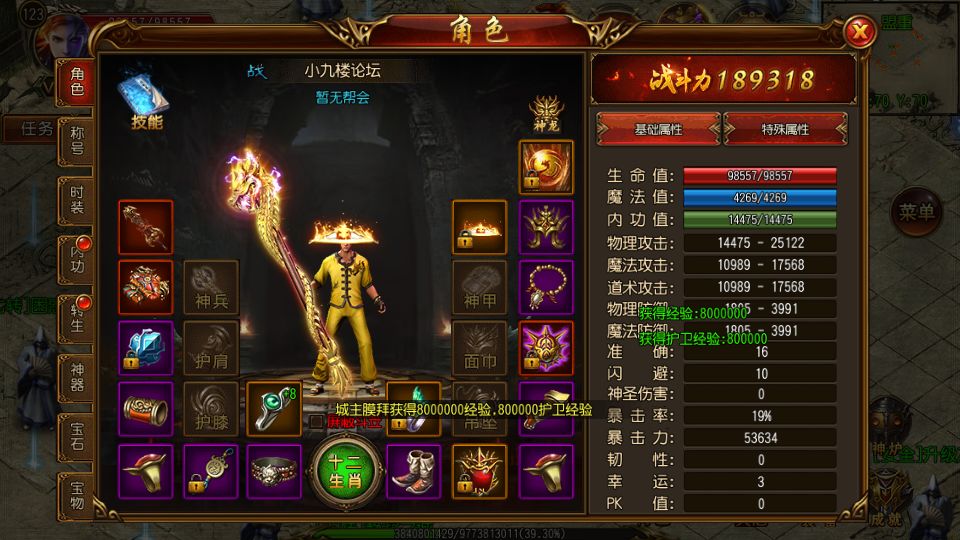Open the 神龙 dragon emblem
Screen dimensions: 960x540
coord(544,112)
